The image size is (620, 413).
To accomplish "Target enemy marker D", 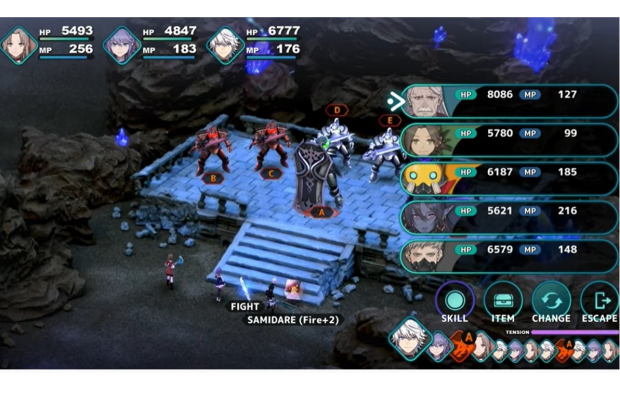I will 337,110.
